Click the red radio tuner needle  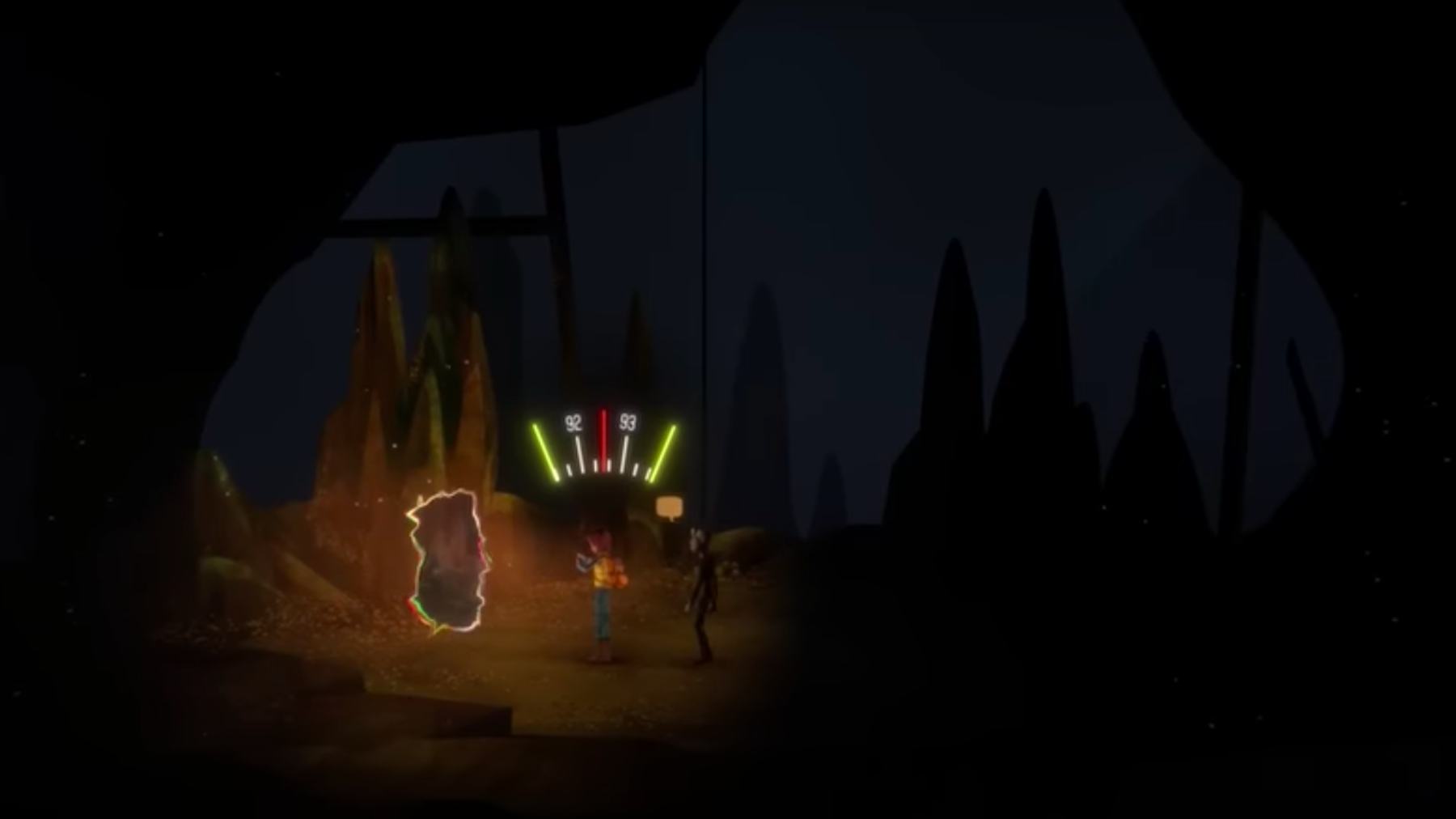pos(603,441)
